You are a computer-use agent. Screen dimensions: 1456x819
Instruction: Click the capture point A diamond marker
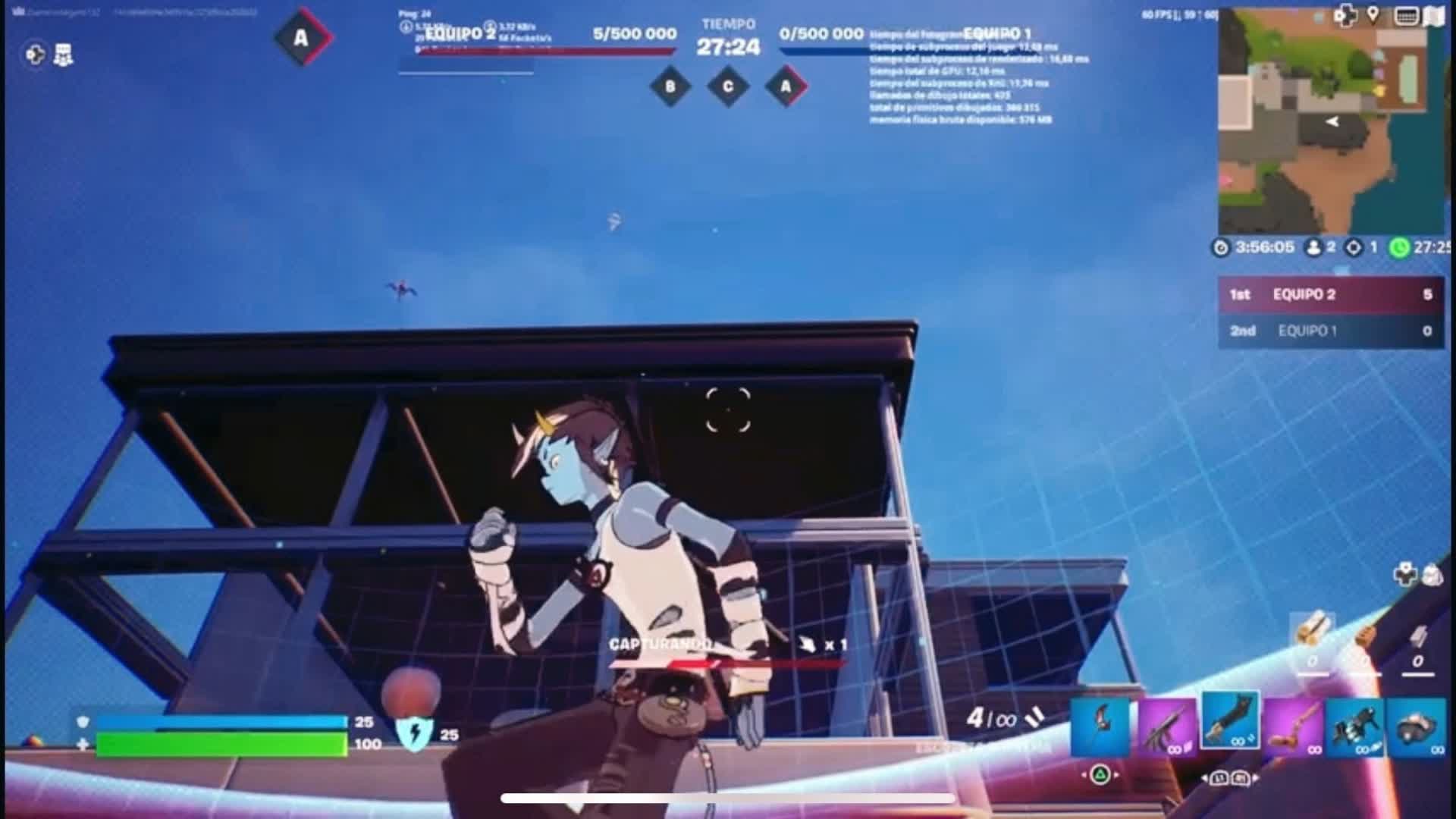[785, 86]
